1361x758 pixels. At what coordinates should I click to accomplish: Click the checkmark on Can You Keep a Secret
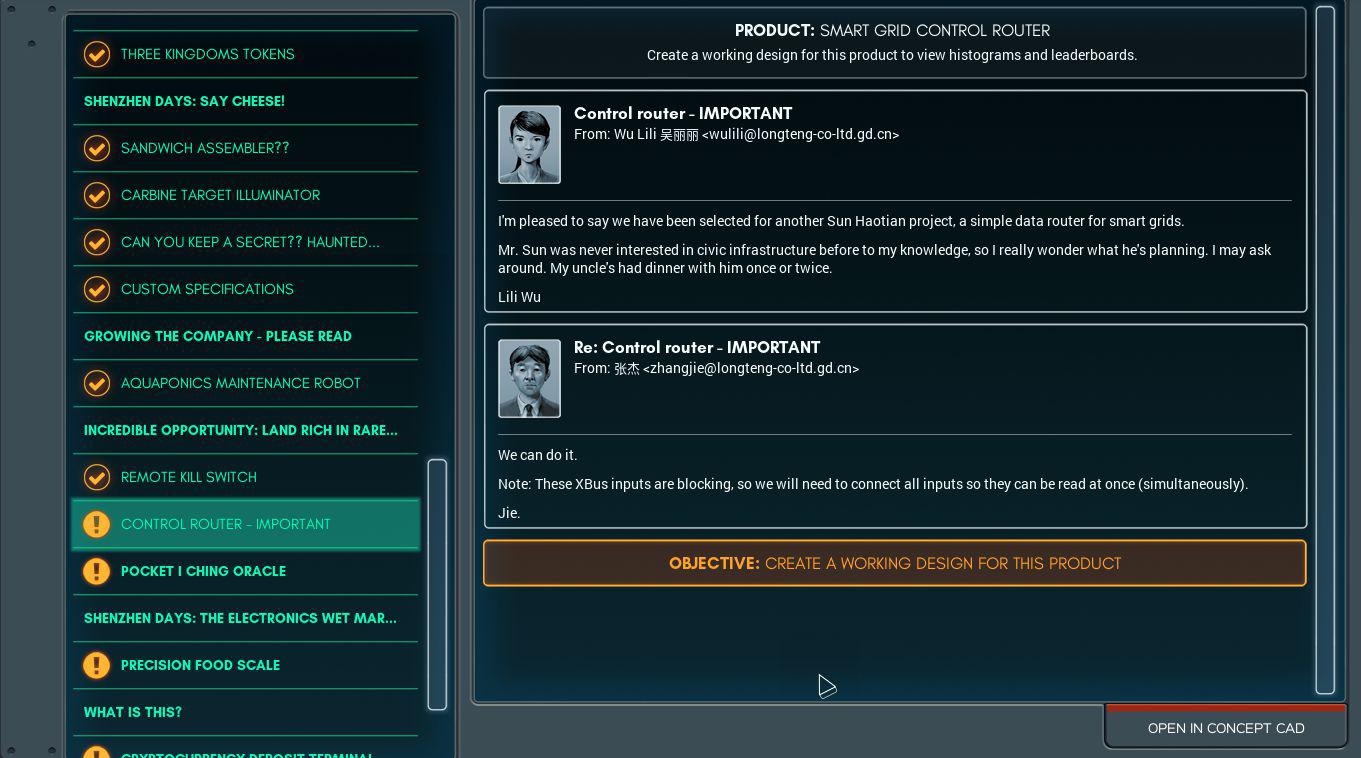(x=97, y=242)
